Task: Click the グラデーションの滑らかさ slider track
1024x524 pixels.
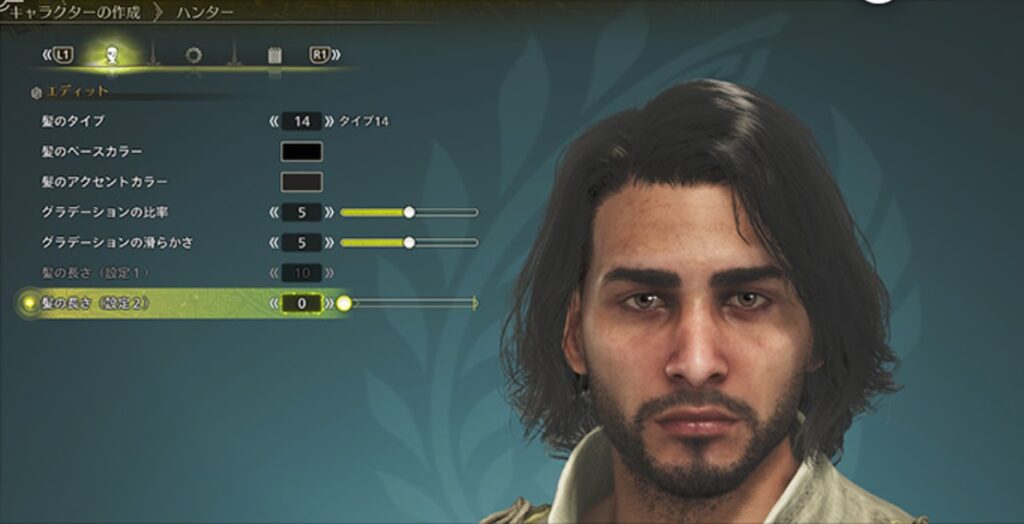Action: point(408,243)
